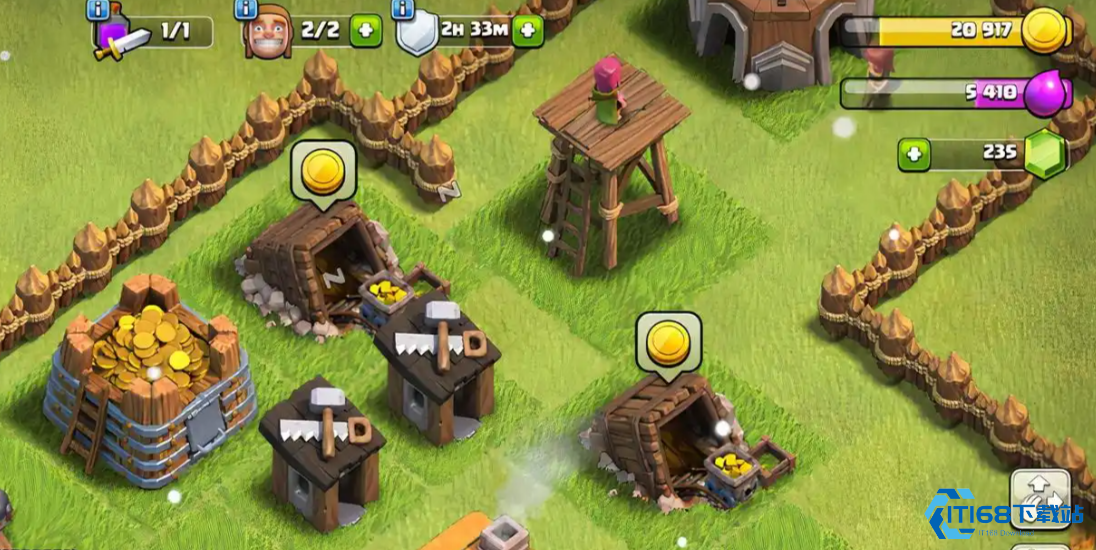Extend the shield with its green plus

[x=528, y=31]
